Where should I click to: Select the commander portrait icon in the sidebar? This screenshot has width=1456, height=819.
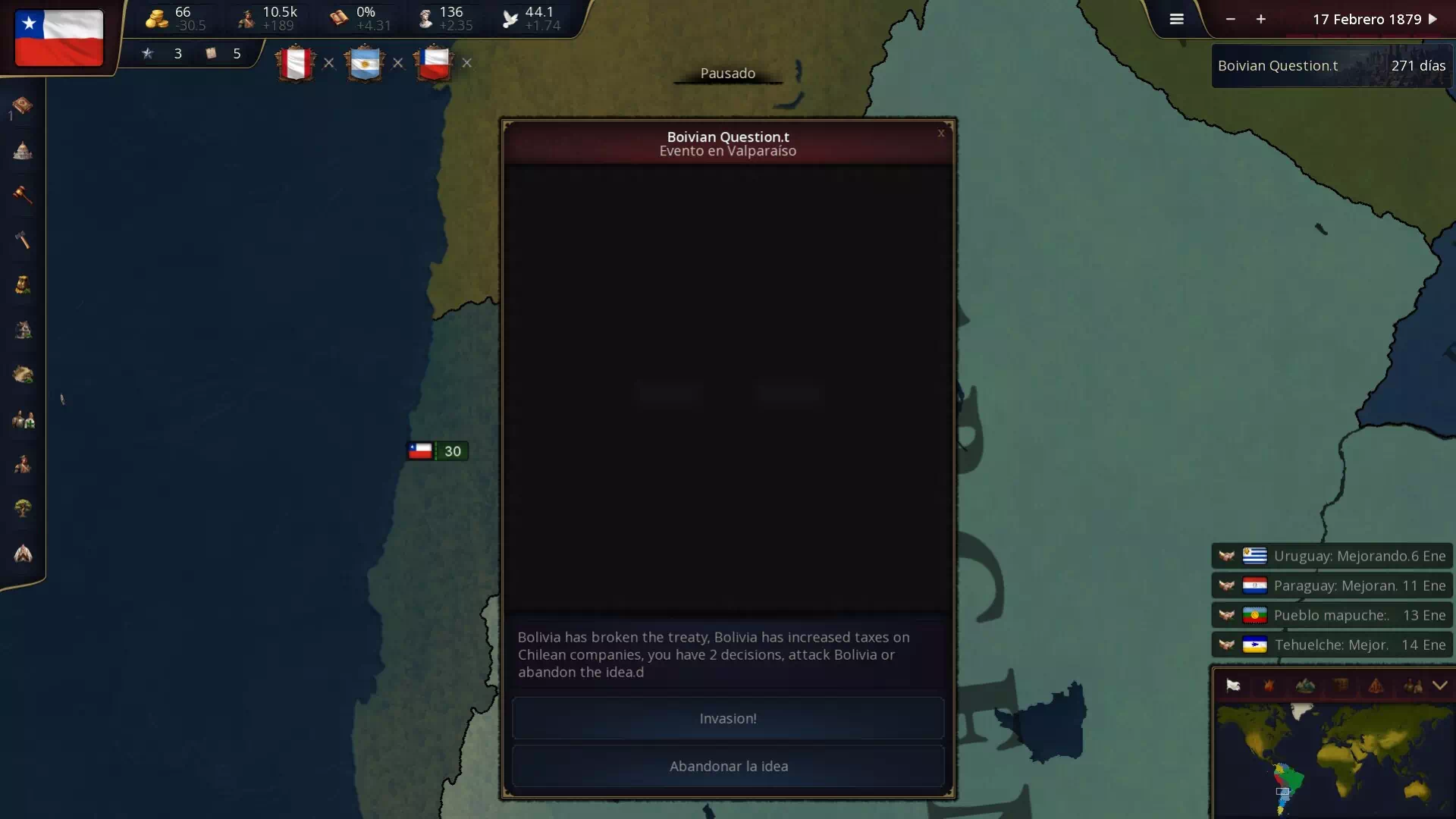(22, 465)
